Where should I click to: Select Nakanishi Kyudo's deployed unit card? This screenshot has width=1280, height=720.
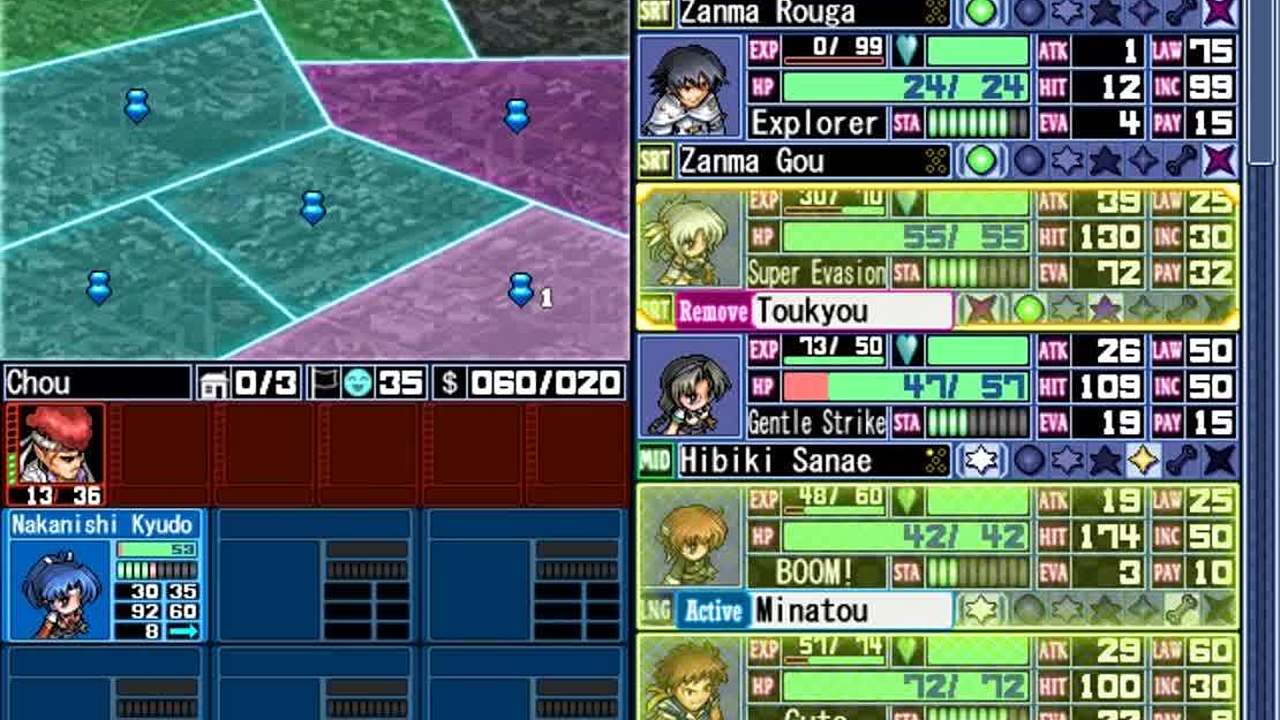(x=107, y=575)
